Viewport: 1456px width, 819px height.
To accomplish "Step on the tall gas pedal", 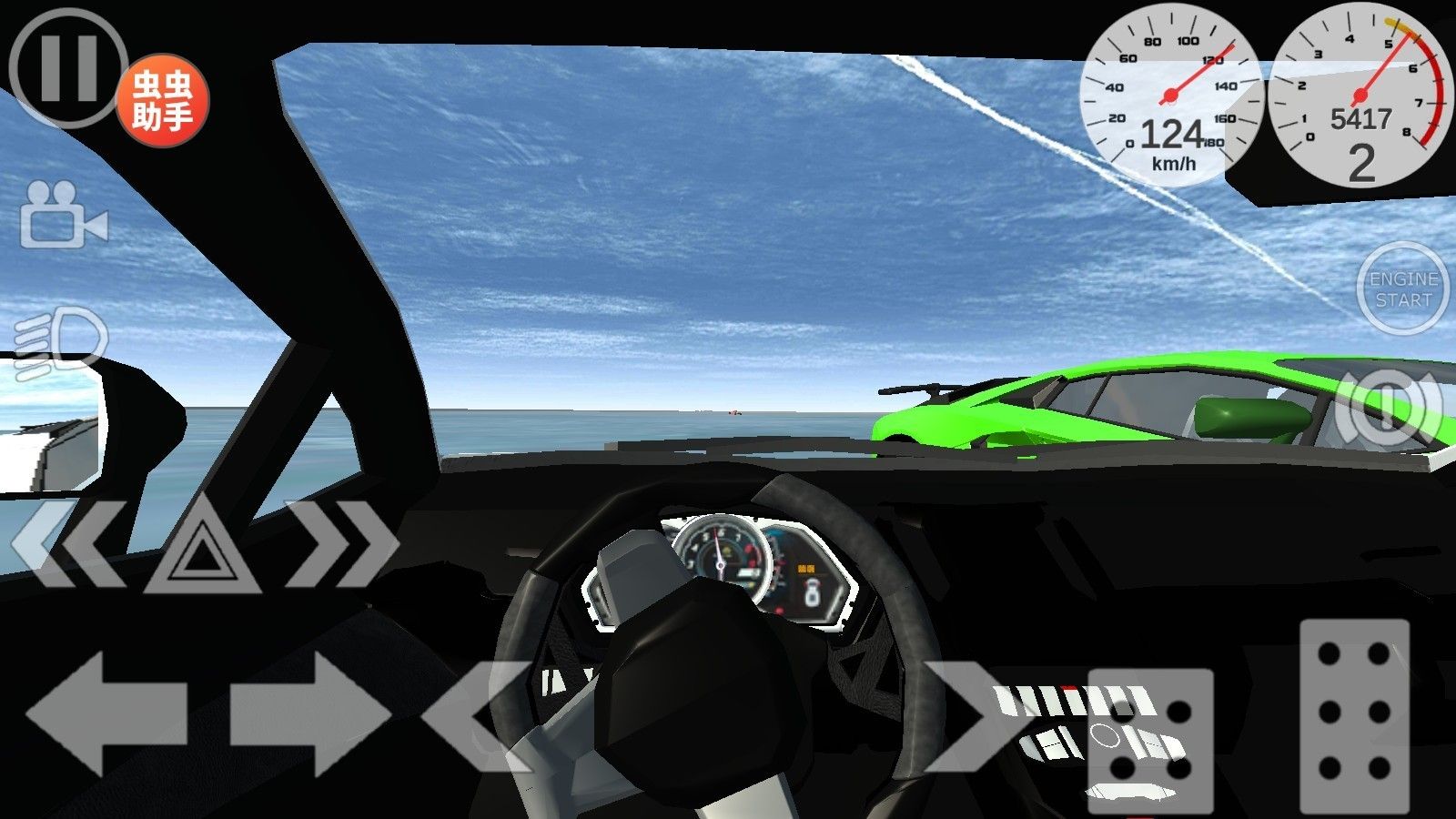I will coord(1354,715).
